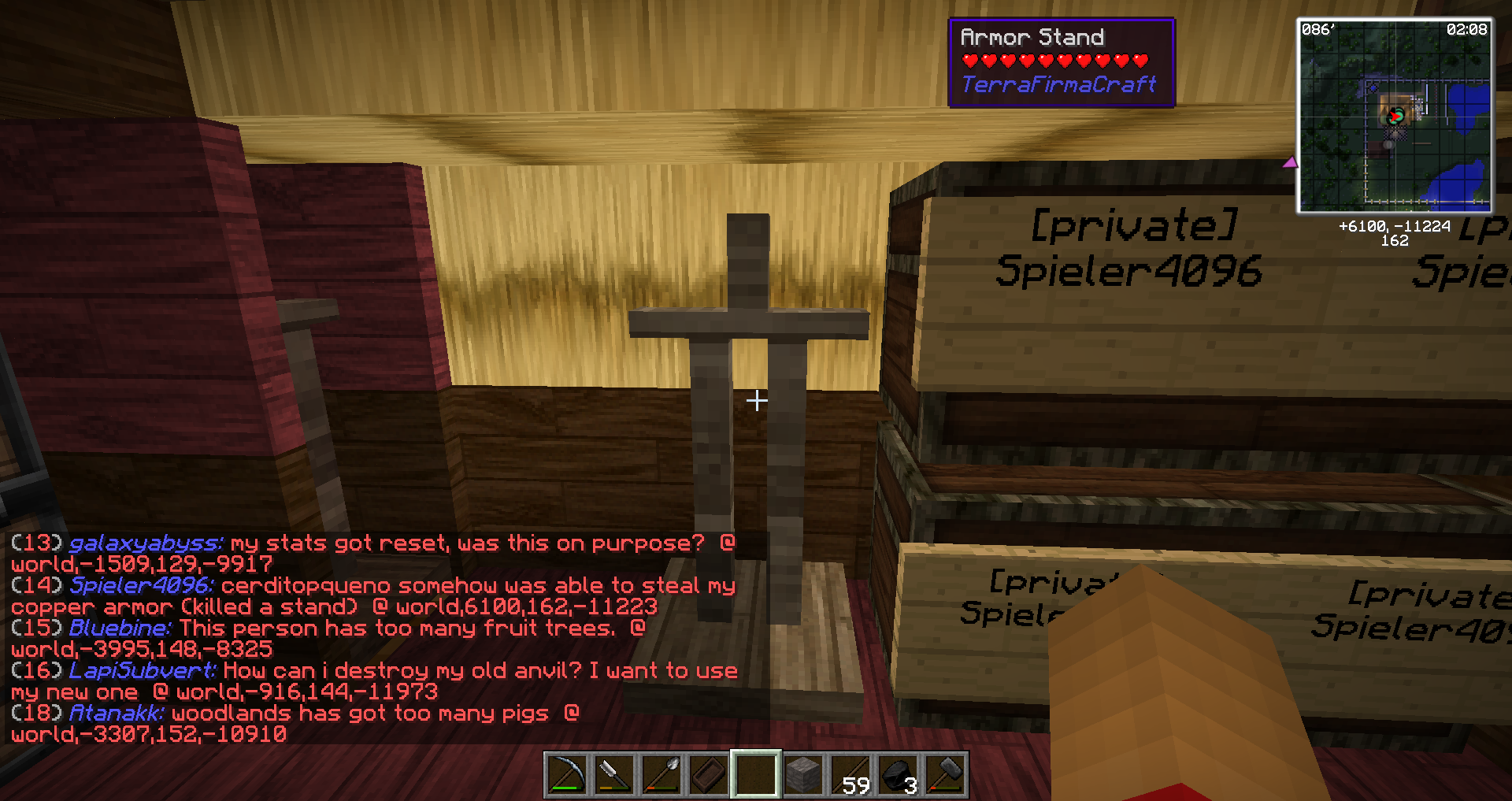
Task: Click LapiSubvert's anvil question in chat
Action: 373,681
